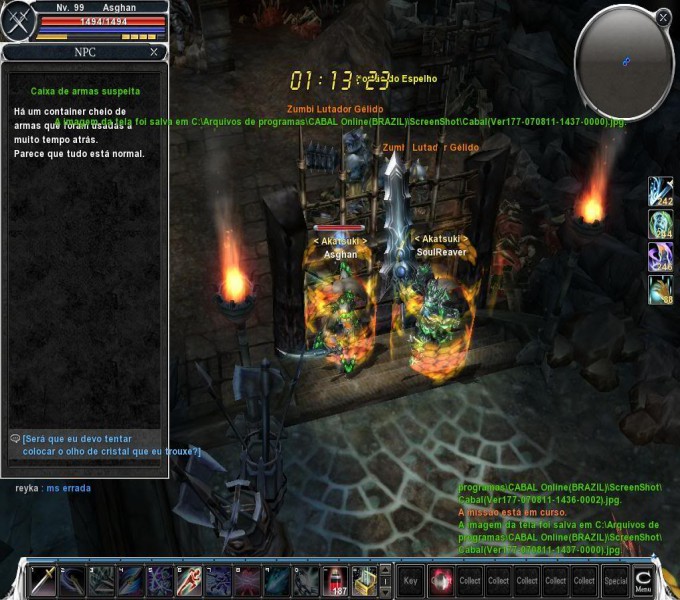Open the main Menu button
Image resolution: width=680 pixels, height=600 pixels.
(644, 580)
